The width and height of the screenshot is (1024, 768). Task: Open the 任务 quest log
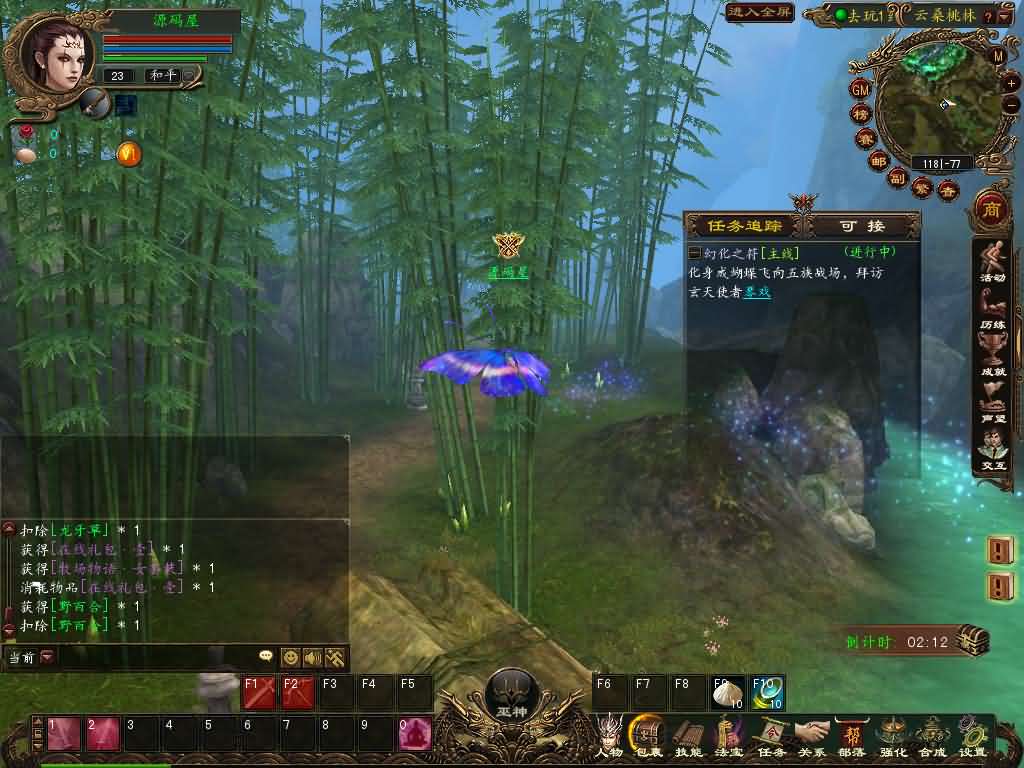coord(771,734)
